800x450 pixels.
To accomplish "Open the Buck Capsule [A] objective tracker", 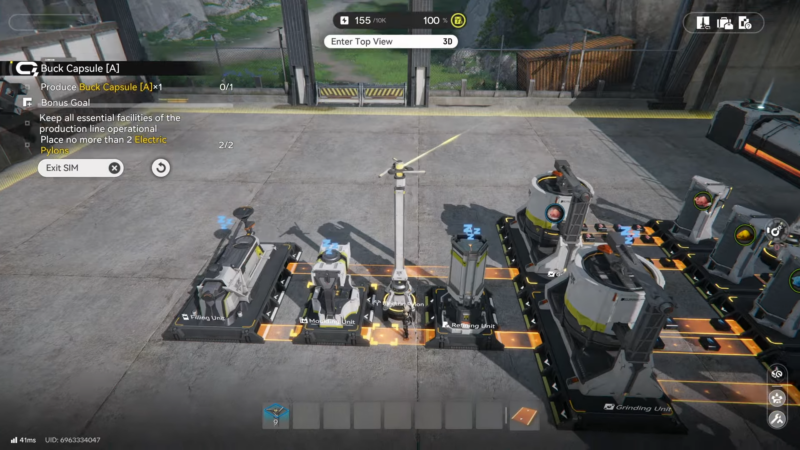I will coord(80,68).
